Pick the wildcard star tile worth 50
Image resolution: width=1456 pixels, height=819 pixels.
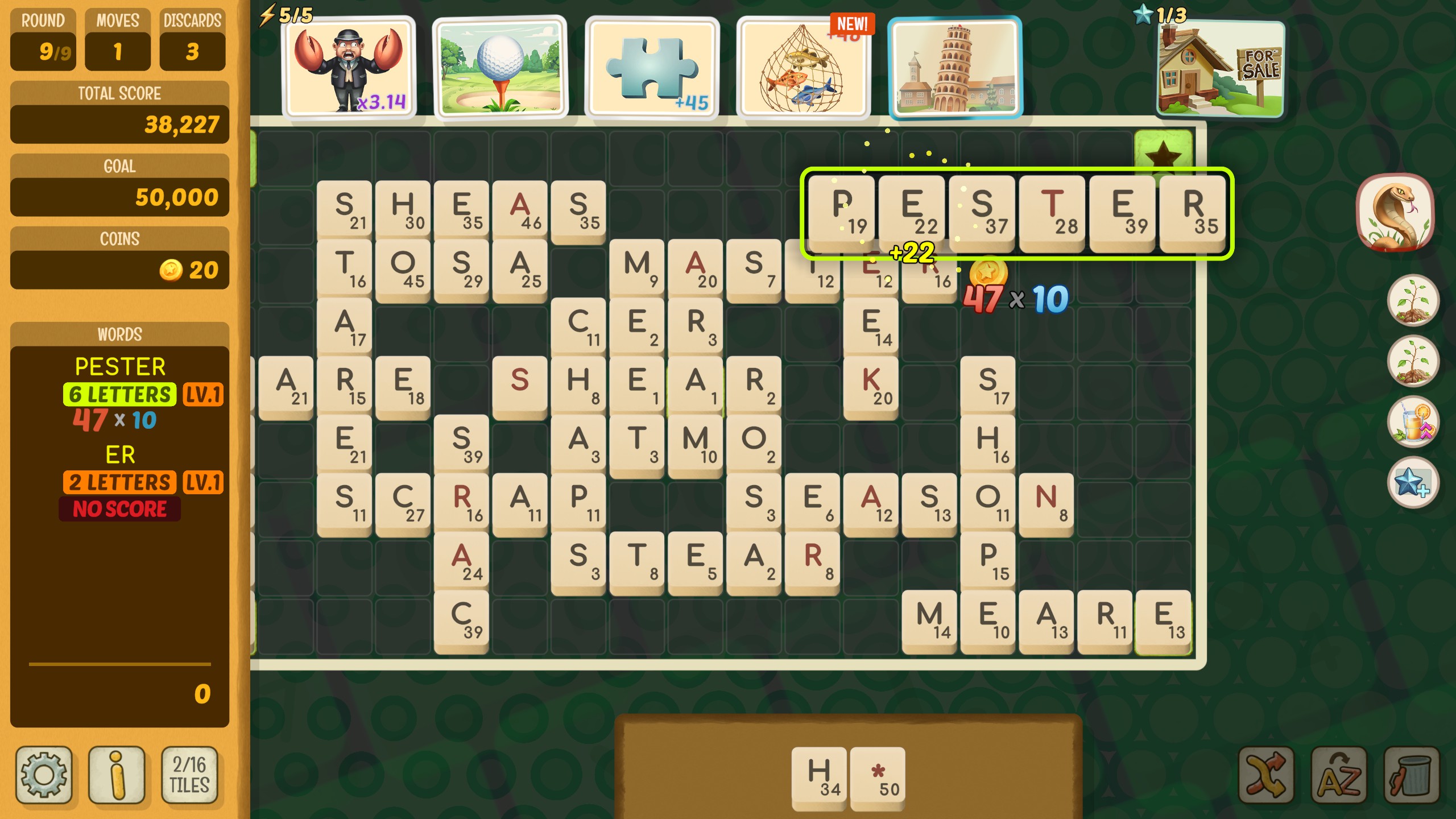878,776
